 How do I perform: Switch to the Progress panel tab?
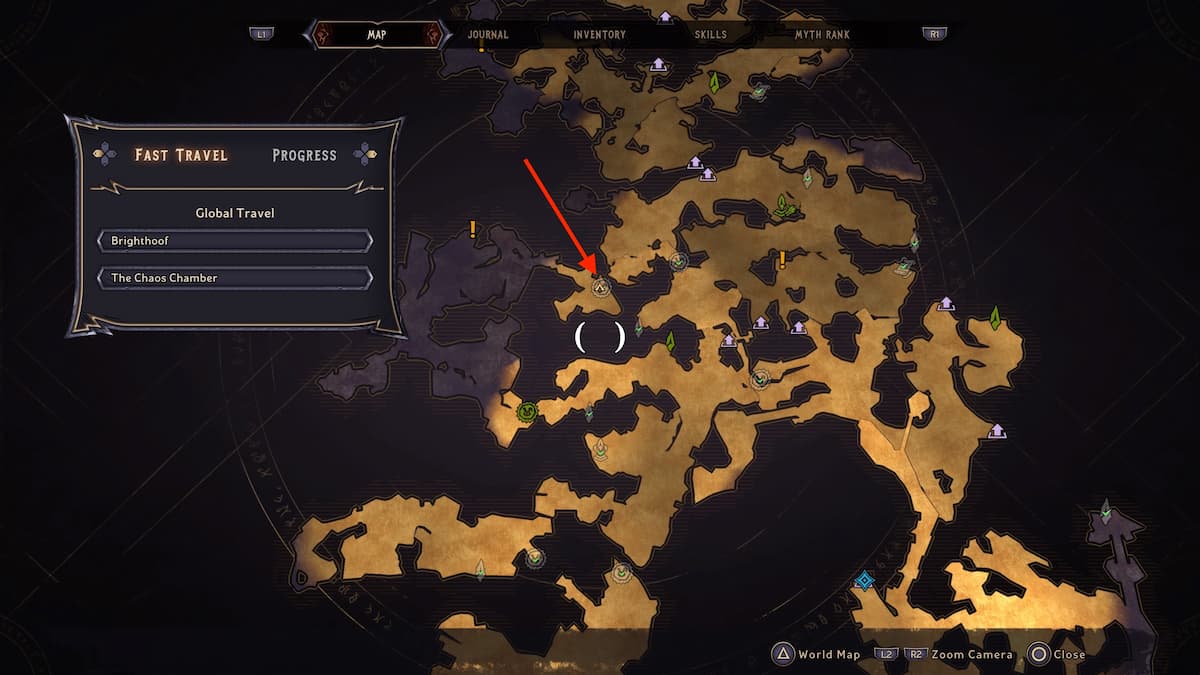click(304, 155)
